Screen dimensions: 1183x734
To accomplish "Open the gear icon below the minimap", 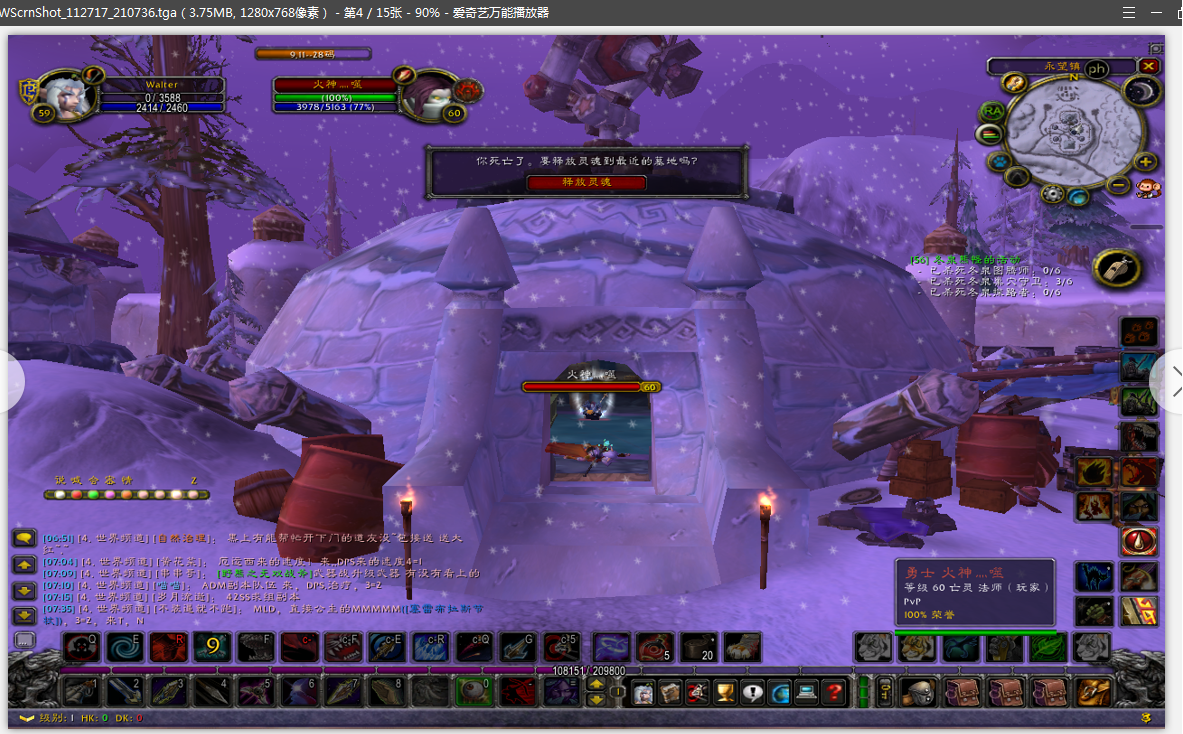I will click(x=1051, y=193).
